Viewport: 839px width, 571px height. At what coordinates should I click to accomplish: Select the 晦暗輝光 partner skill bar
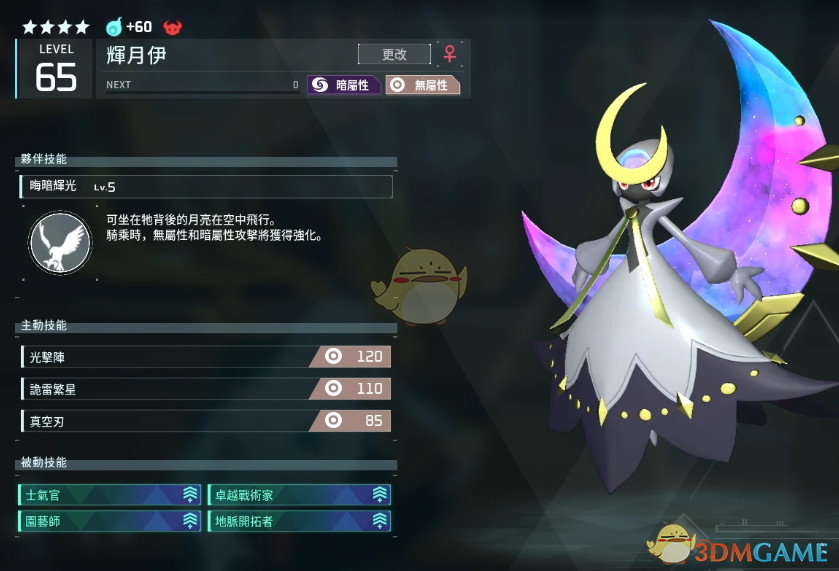[x=205, y=186]
